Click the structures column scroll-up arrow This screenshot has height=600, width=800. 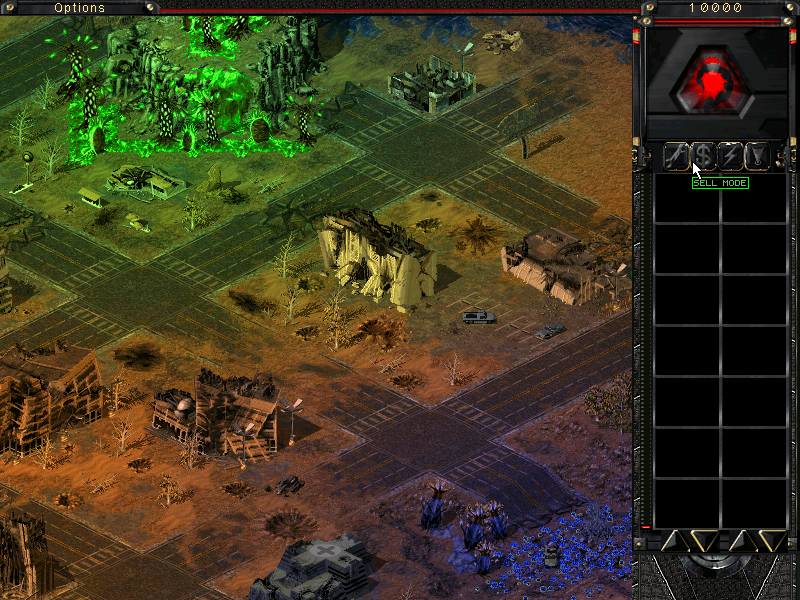pos(674,541)
